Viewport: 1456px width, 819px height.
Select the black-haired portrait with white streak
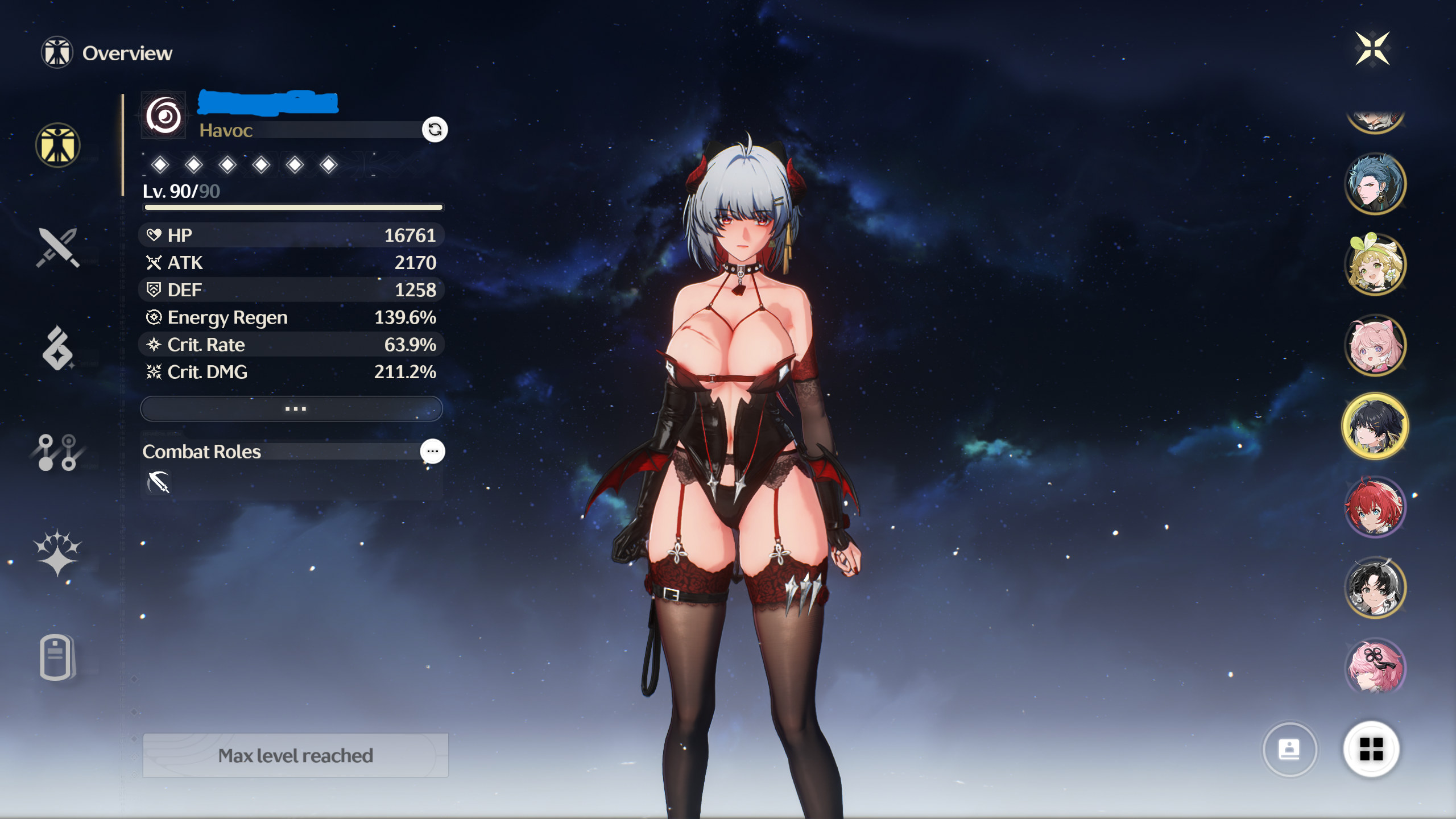[x=1375, y=588]
